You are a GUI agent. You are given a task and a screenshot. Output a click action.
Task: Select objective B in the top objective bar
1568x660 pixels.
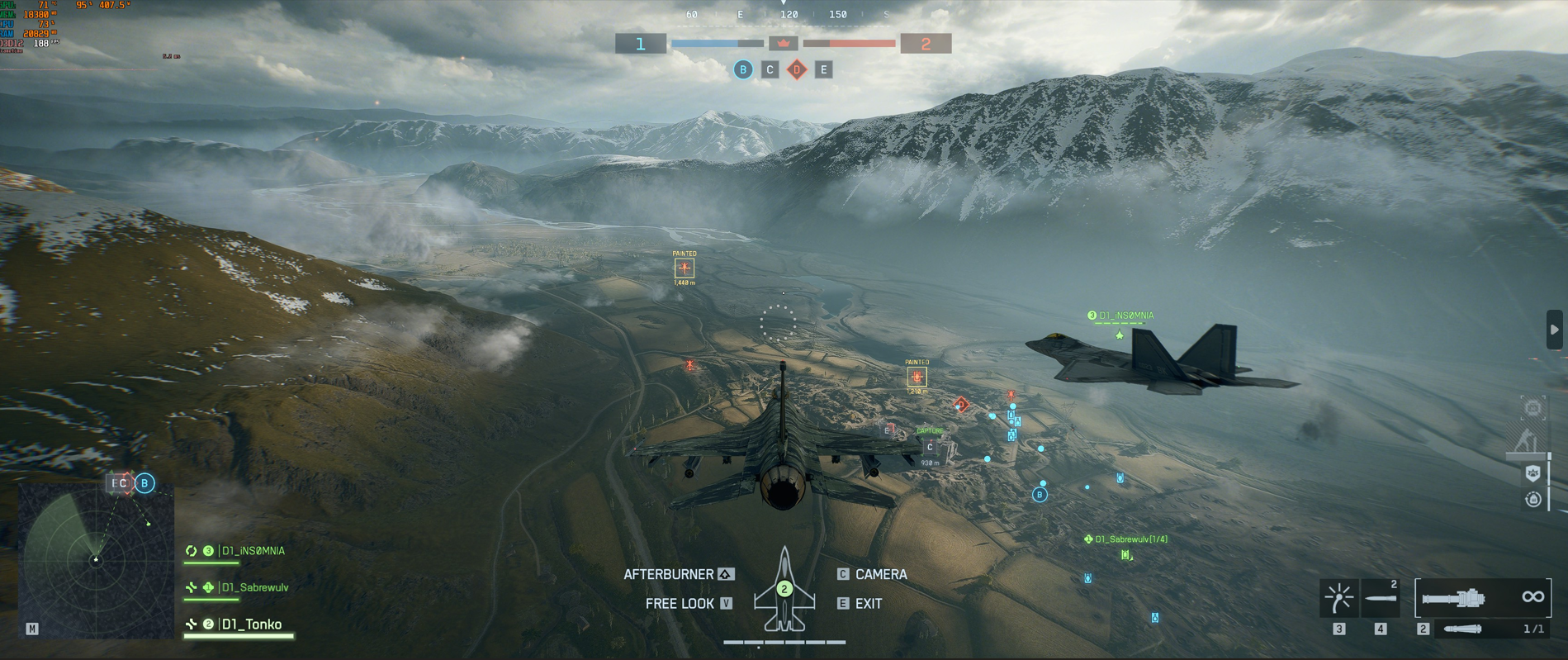click(x=743, y=70)
